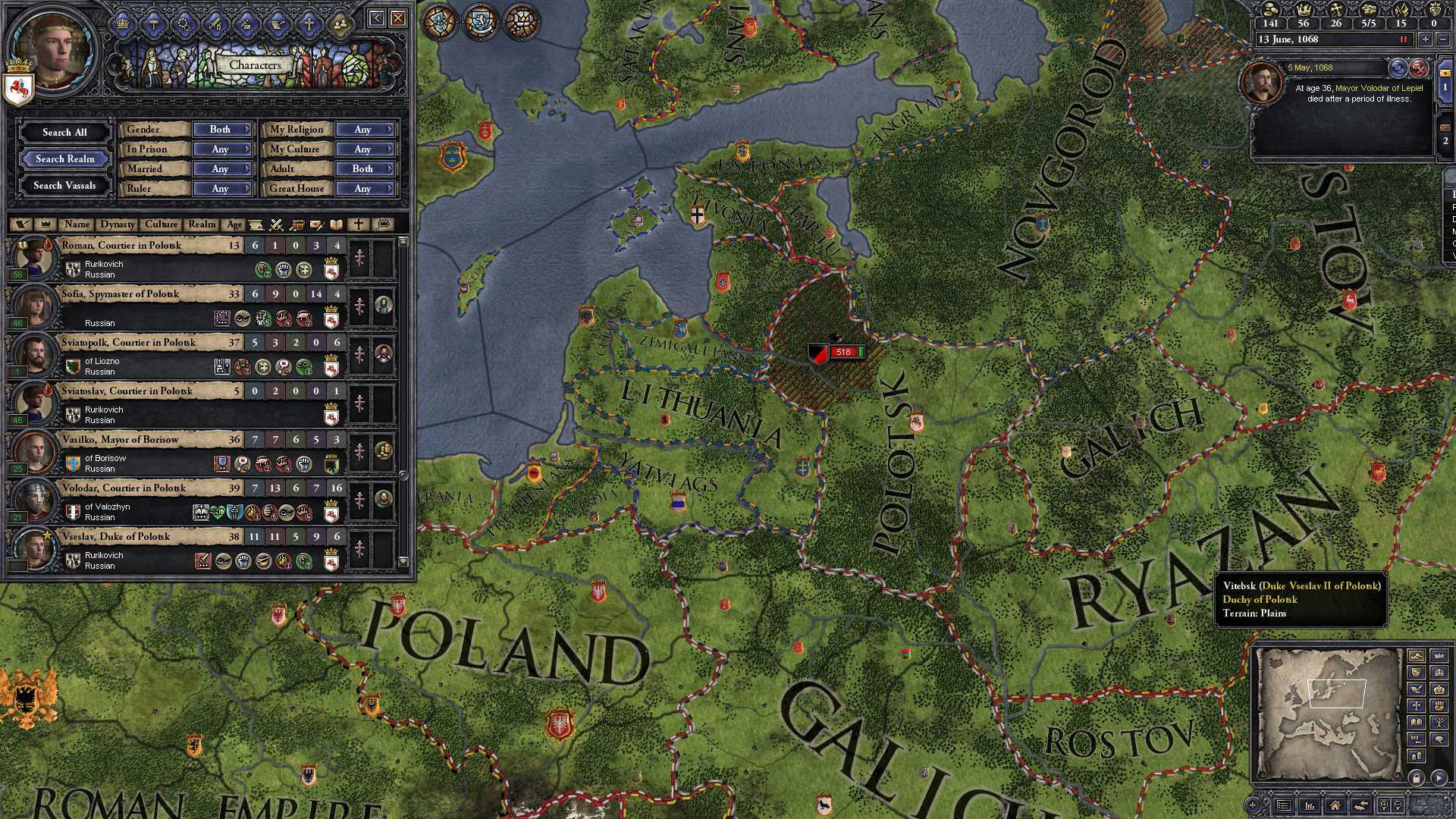1456x819 pixels.
Task: Toggle the minimap padlock icon
Action: [1417, 777]
